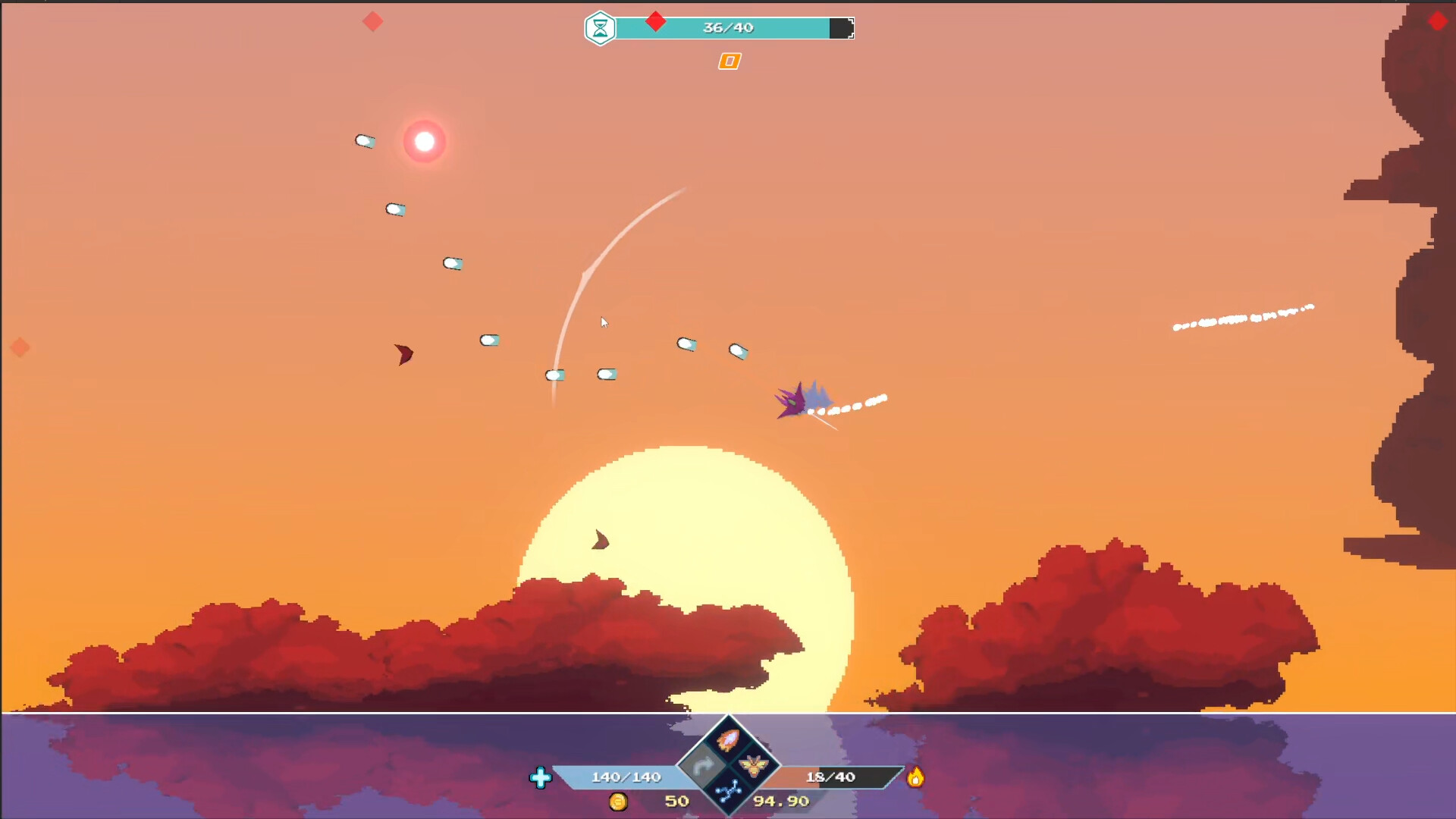
Task: Activate the blue constellation ability slot
Action: (x=728, y=792)
